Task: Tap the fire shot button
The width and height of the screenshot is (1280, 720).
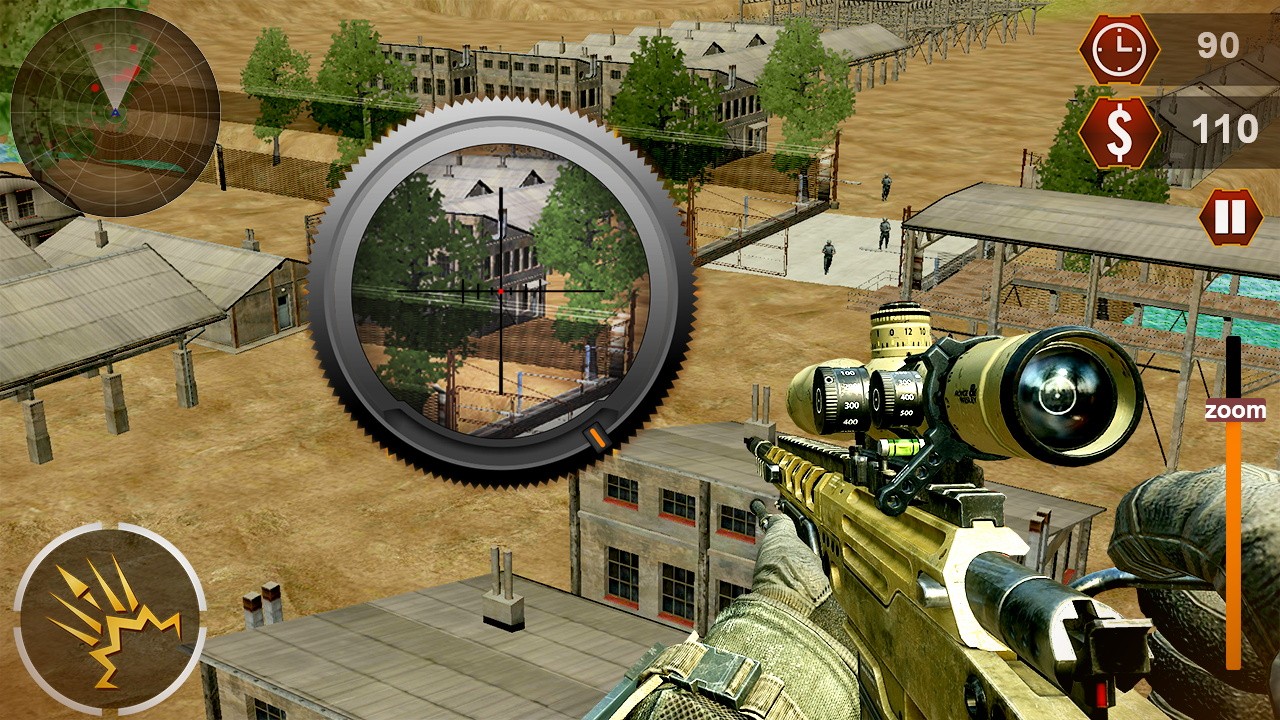Action: click(x=109, y=619)
